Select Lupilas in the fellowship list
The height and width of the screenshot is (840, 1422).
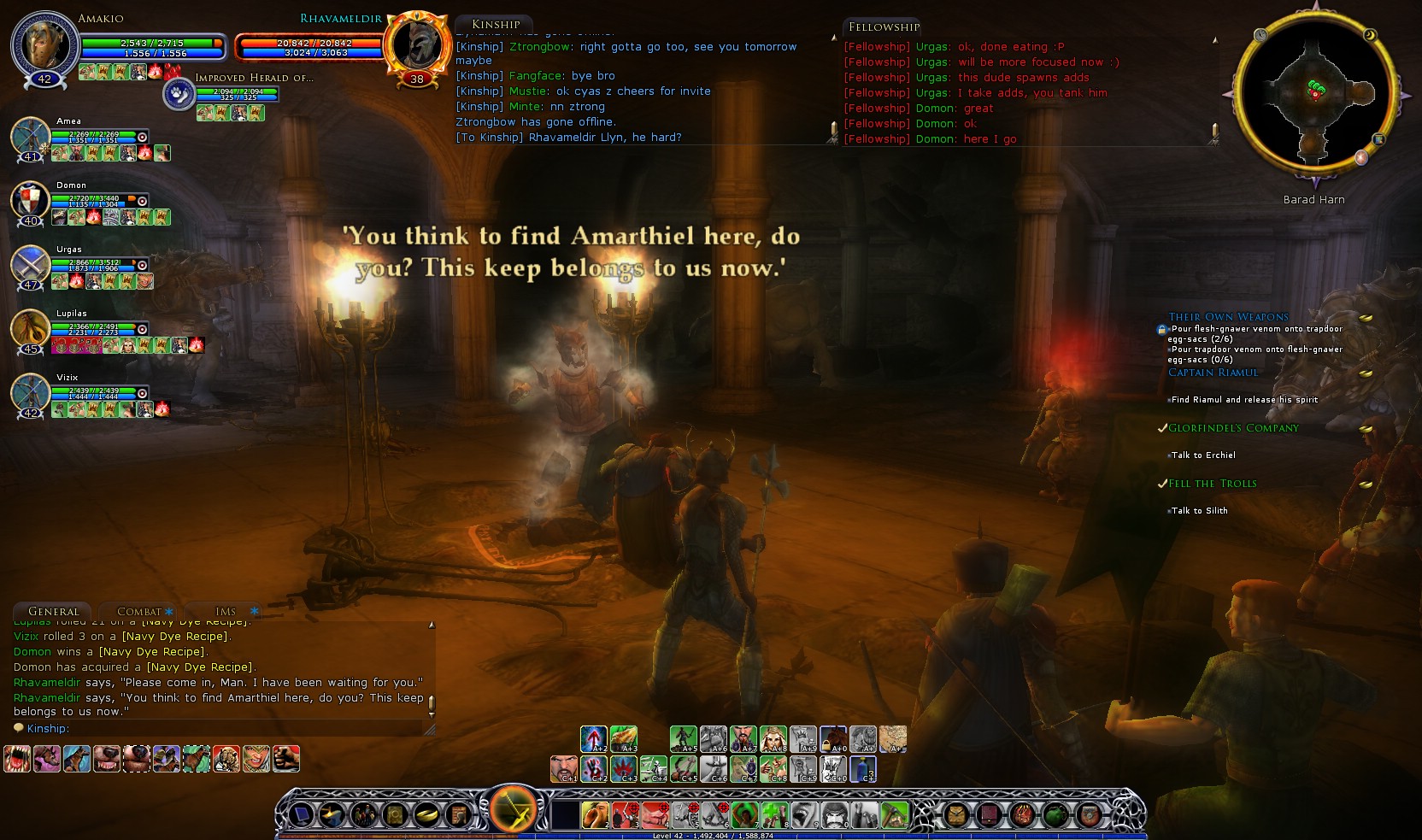(x=30, y=330)
